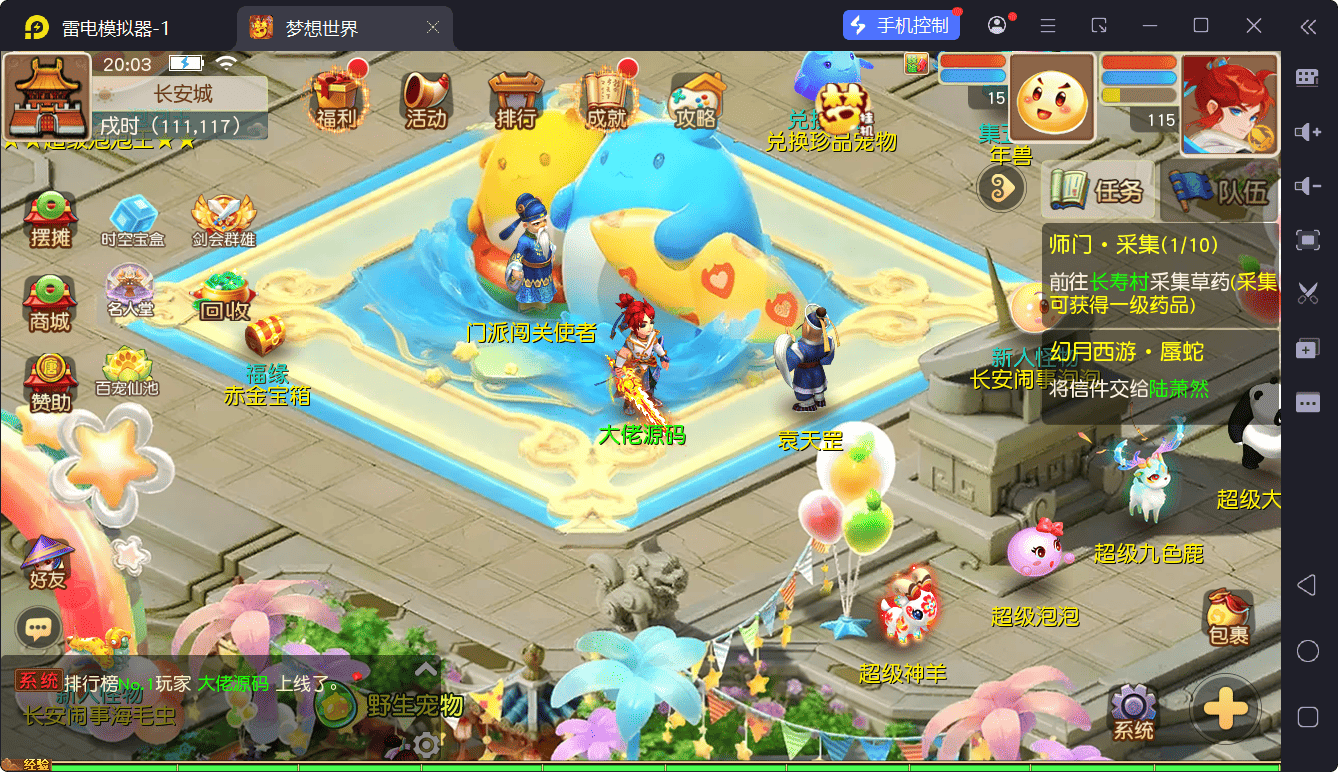
Task: Open the 好友 friends list
Action: 47,562
